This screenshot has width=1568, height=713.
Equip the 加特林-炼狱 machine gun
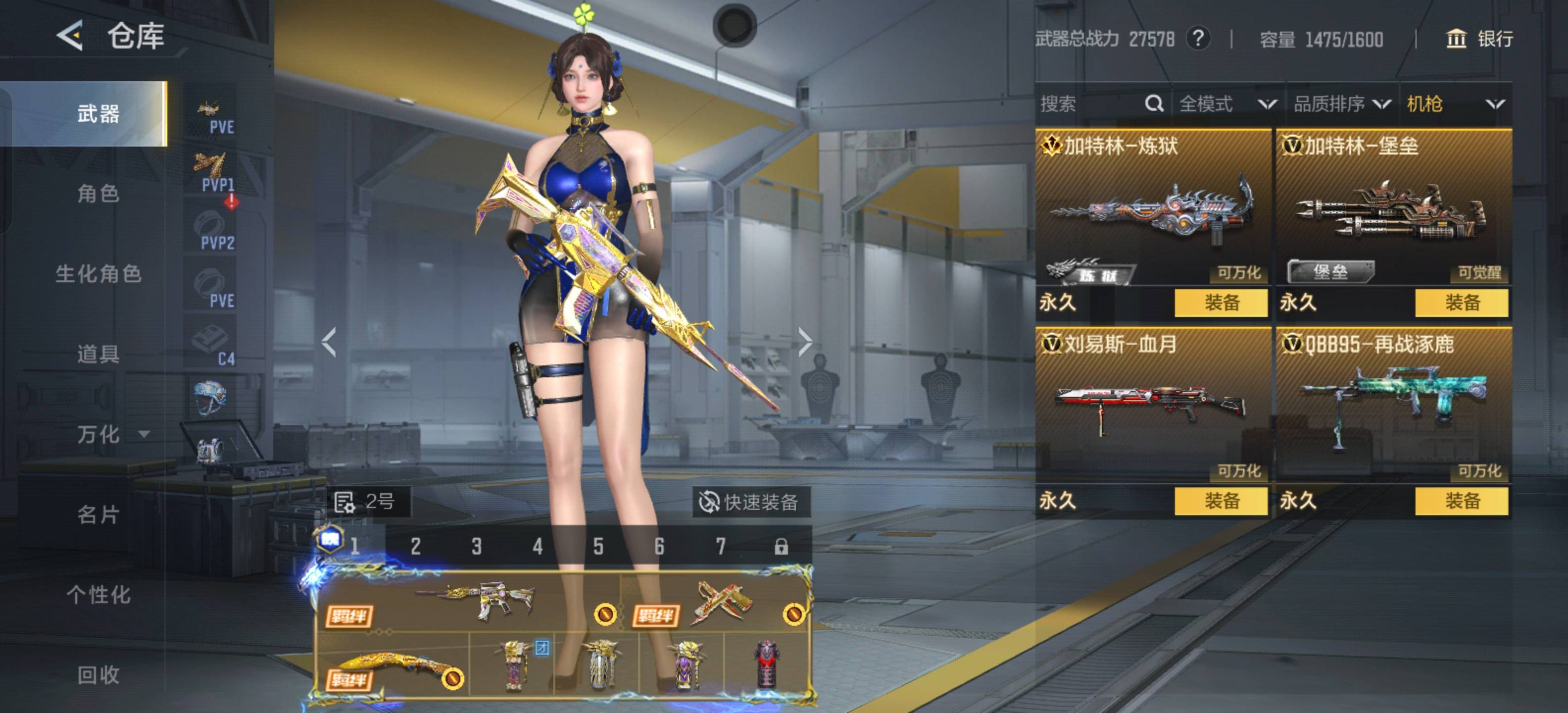pos(1221,303)
